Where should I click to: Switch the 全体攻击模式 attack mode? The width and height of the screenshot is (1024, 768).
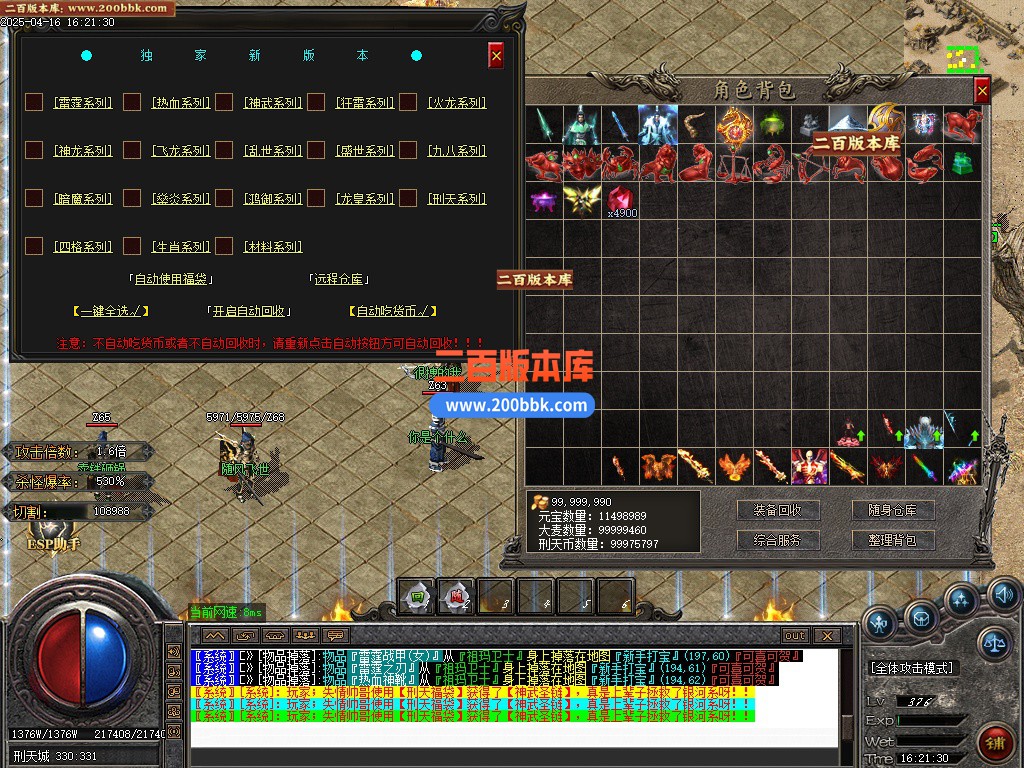coord(912,667)
